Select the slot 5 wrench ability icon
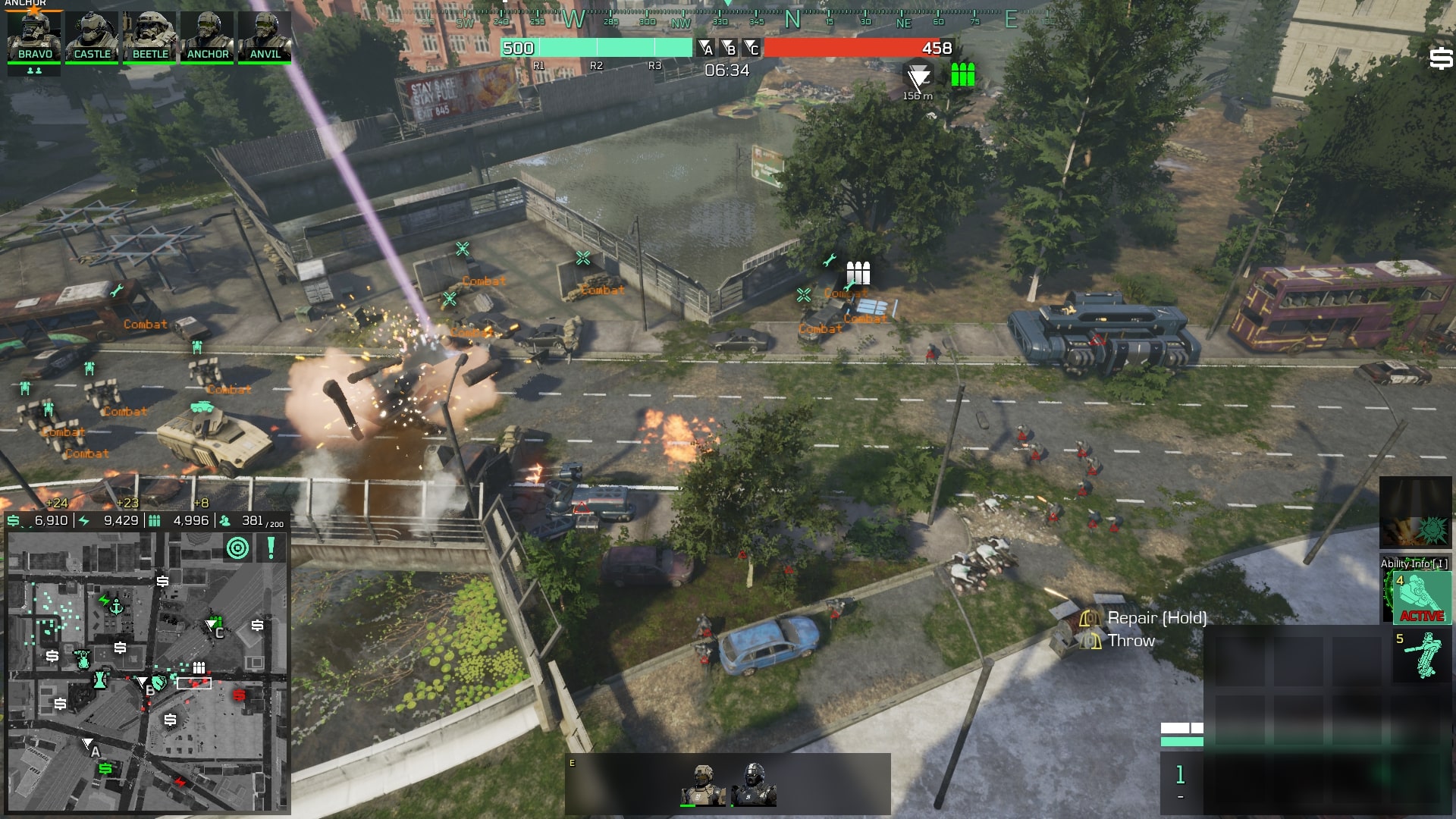The image size is (1456, 819). click(x=1422, y=654)
